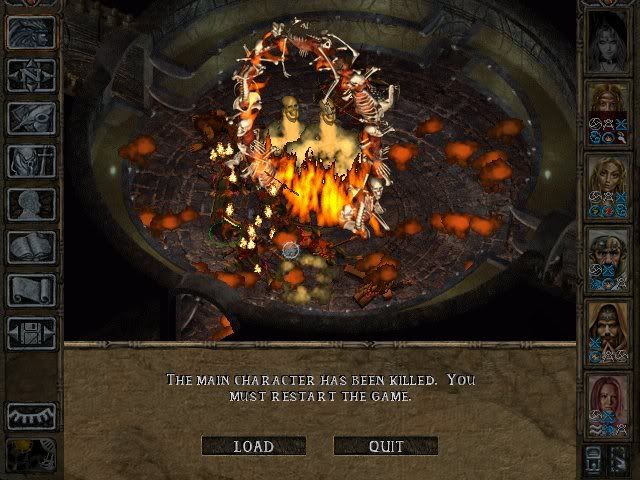Image resolution: width=640 pixels, height=480 pixels.
Task: Open the character record bust icon
Action: pos(31,204)
